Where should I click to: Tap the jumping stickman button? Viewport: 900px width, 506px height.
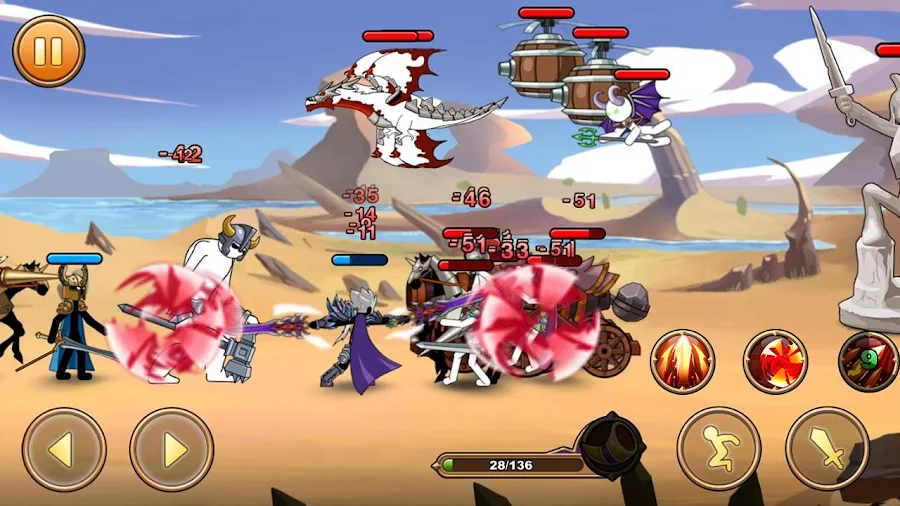pyautogui.click(x=718, y=448)
